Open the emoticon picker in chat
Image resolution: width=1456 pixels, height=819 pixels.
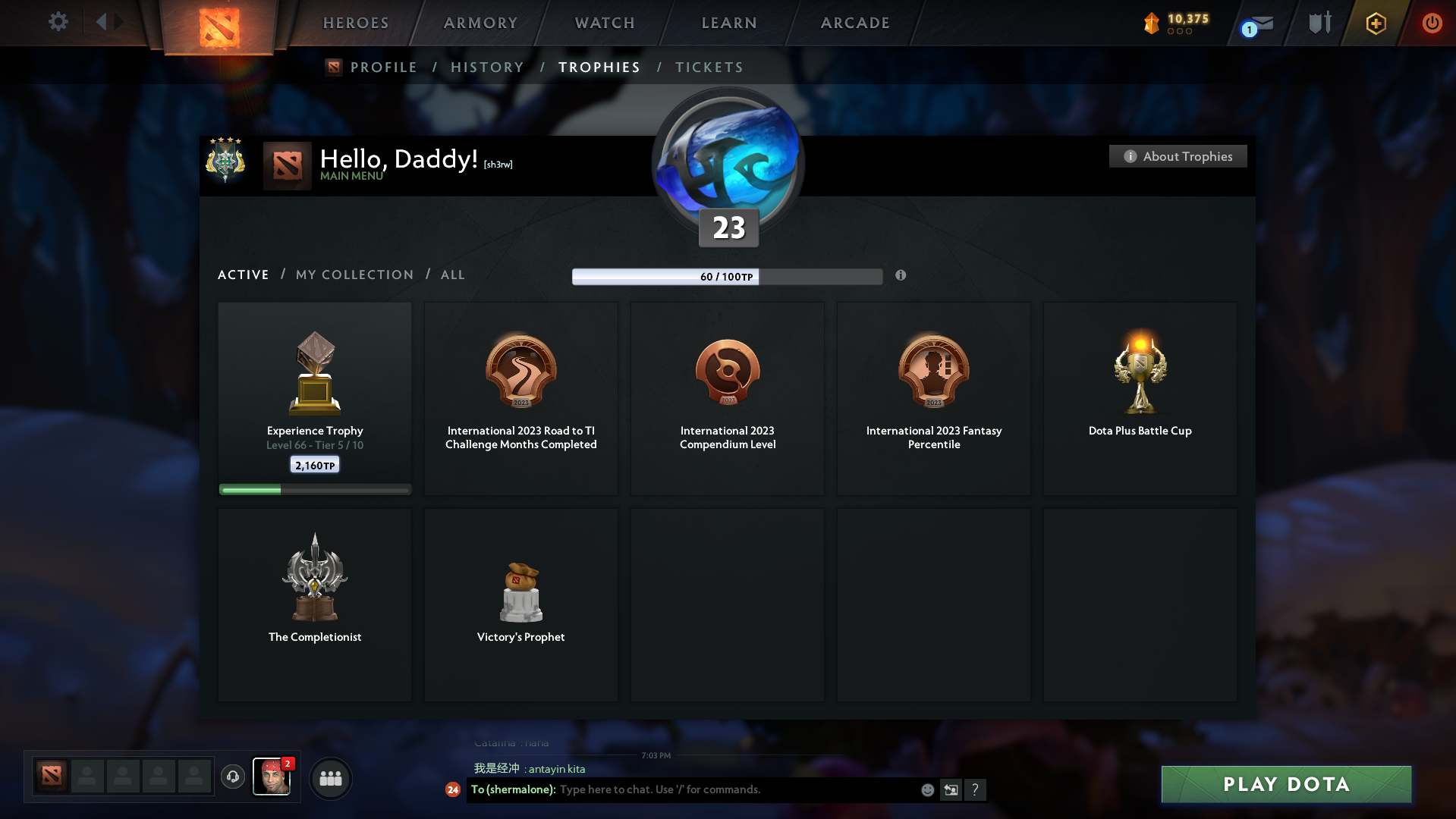click(927, 789)
